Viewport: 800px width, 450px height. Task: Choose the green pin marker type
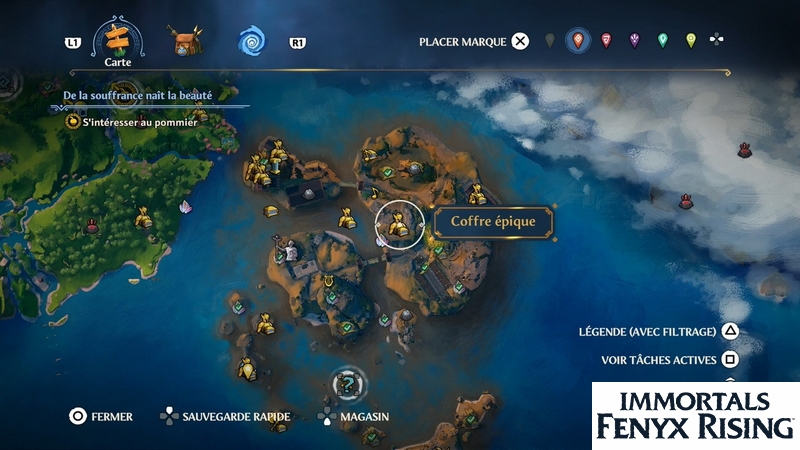(x=662, y=41)
